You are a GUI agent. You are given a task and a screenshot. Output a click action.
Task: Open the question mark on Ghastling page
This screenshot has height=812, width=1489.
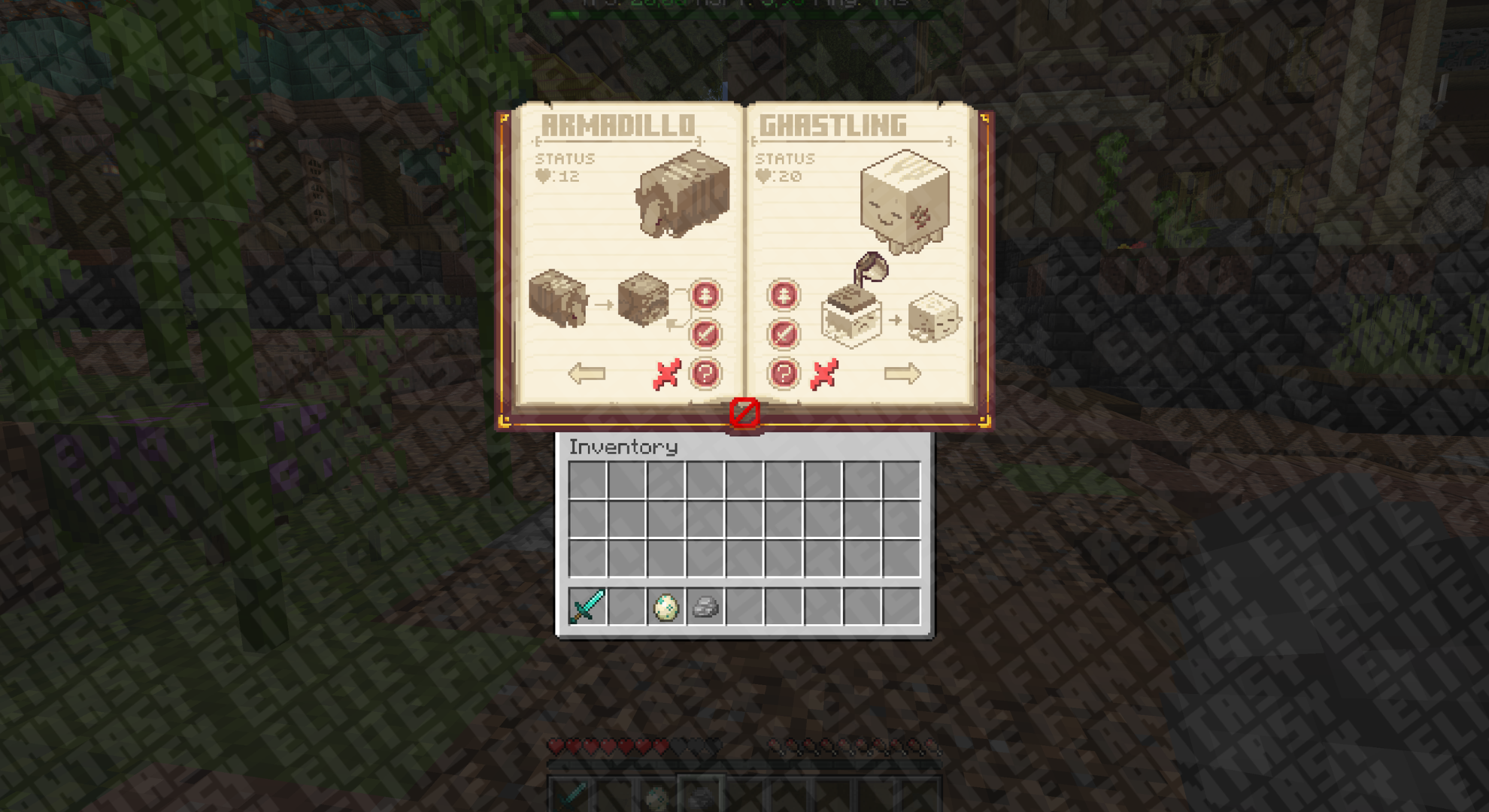click(x=784, y=373)
